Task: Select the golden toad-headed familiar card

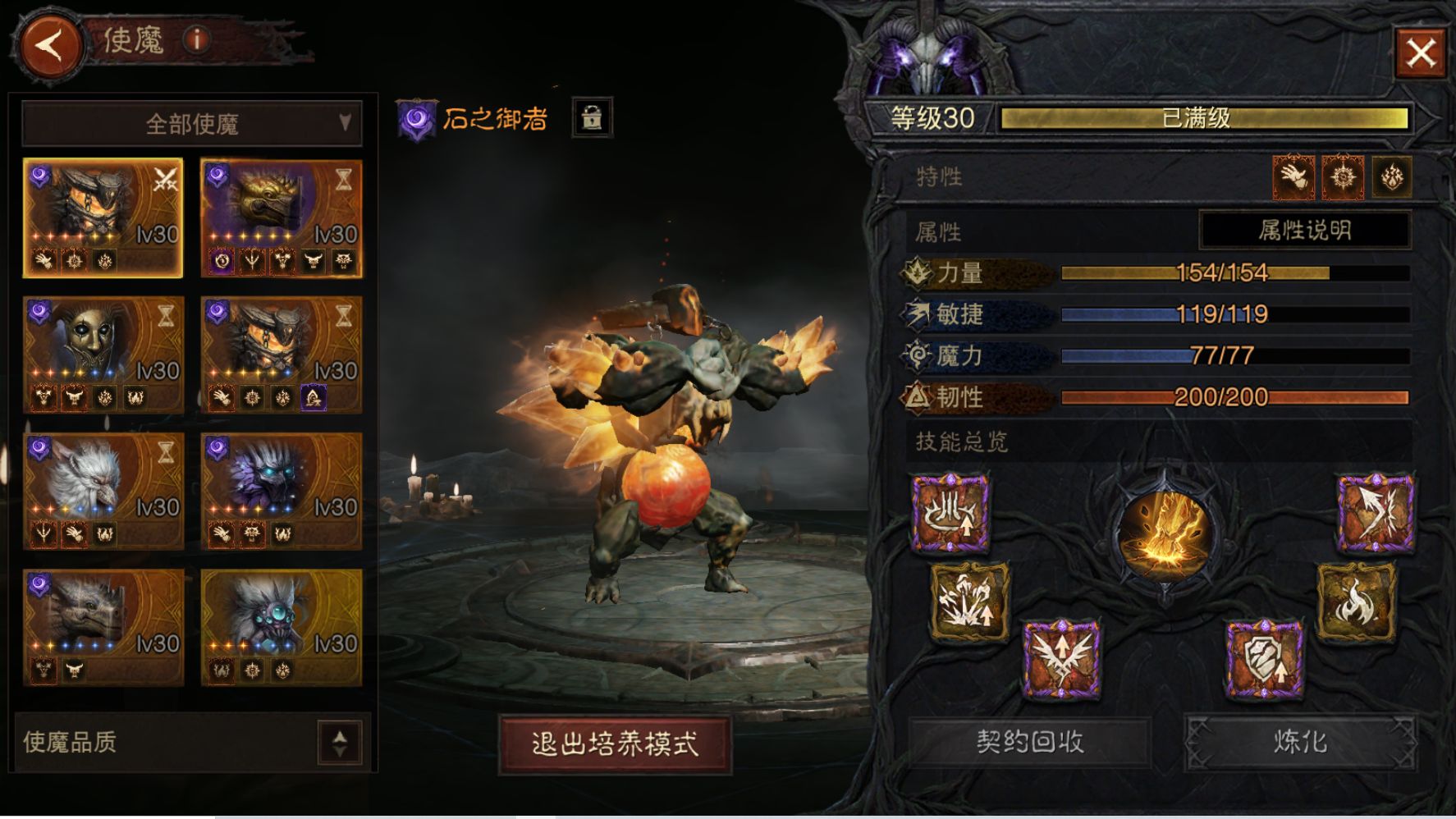Action: (282, 217)
